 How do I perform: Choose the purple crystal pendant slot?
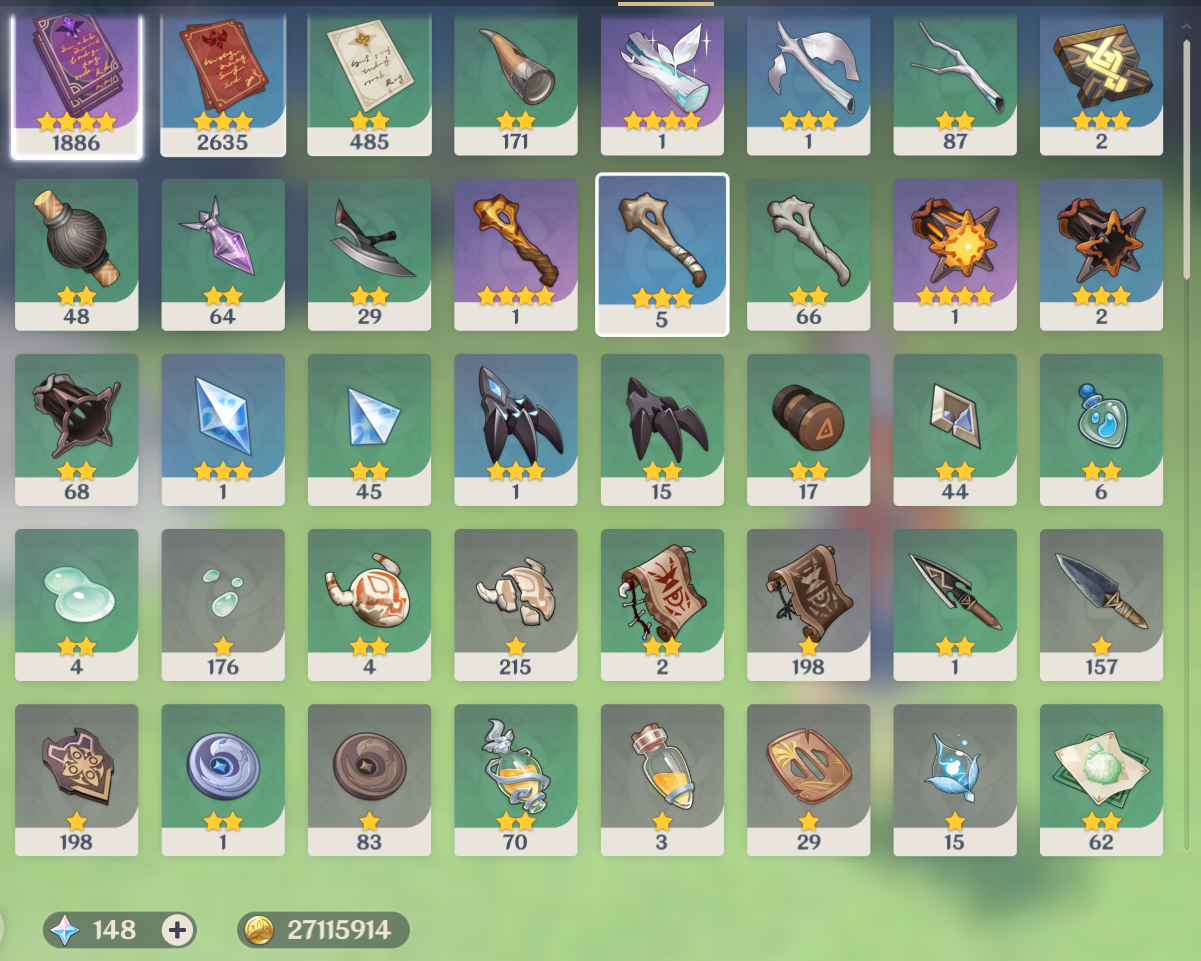coord(222,254)
